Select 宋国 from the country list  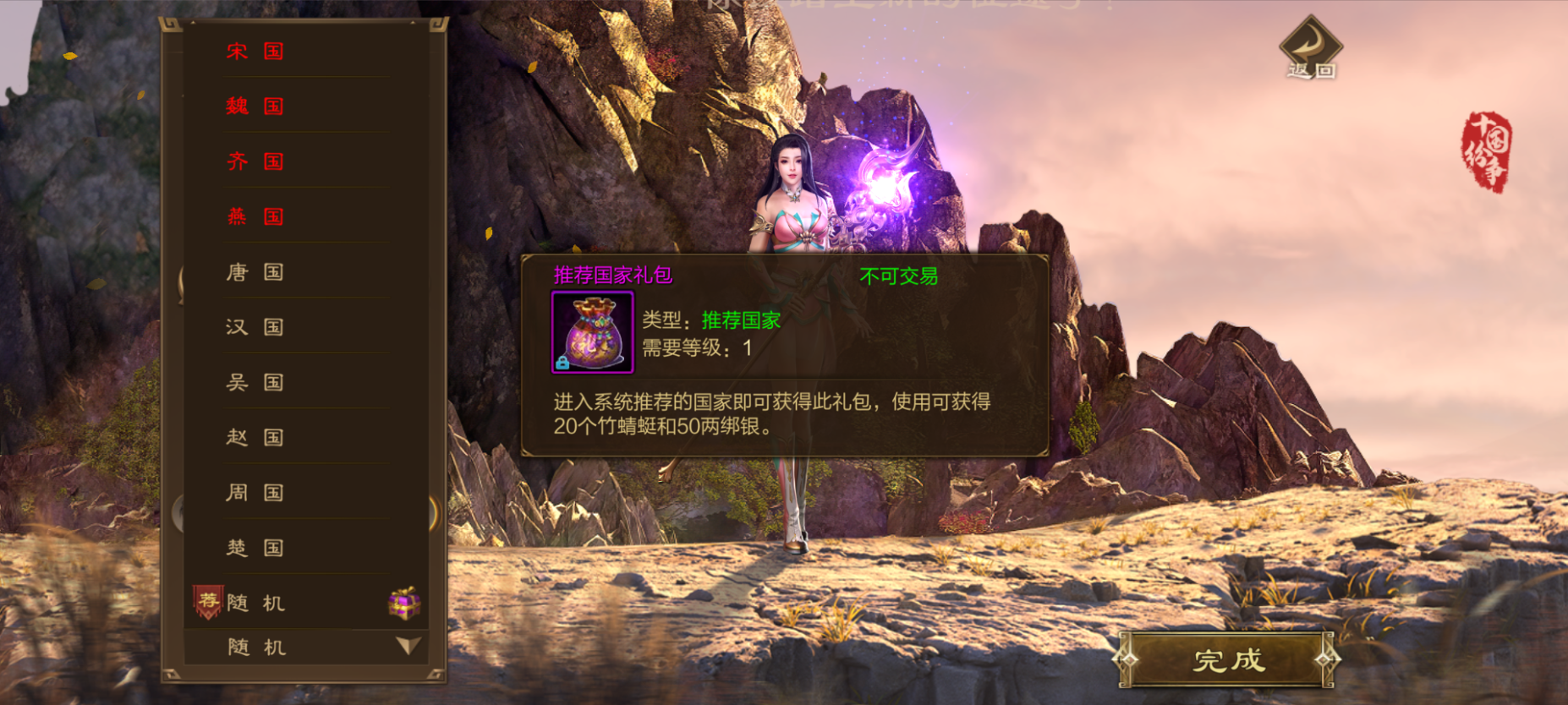point(255,52)
